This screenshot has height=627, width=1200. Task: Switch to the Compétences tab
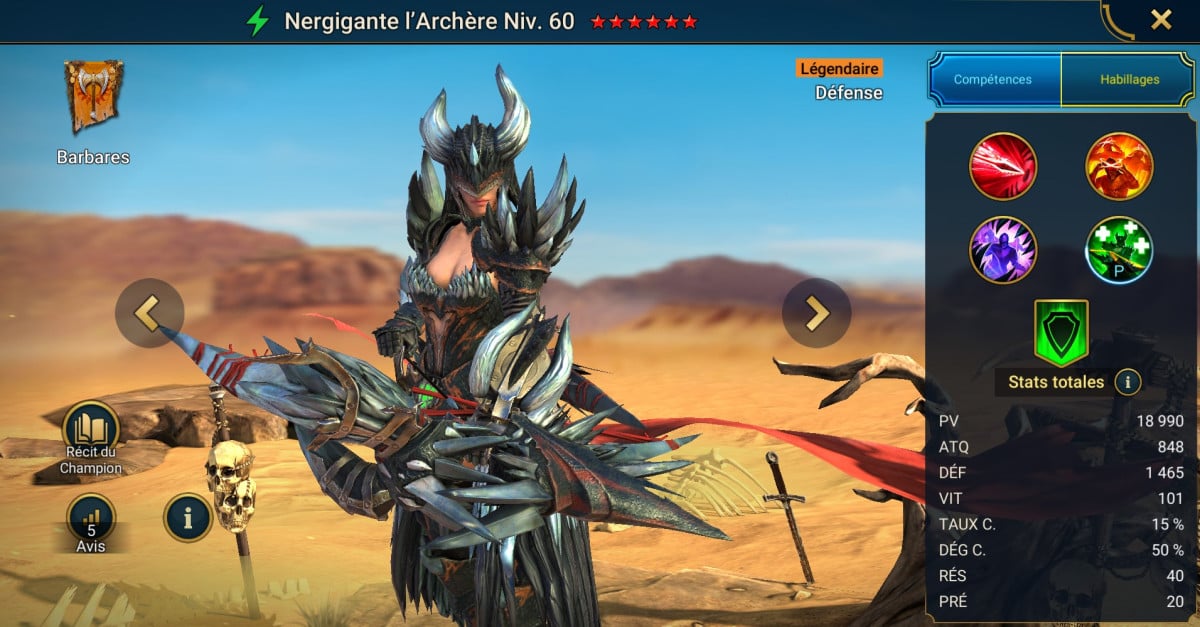point(993,80)
